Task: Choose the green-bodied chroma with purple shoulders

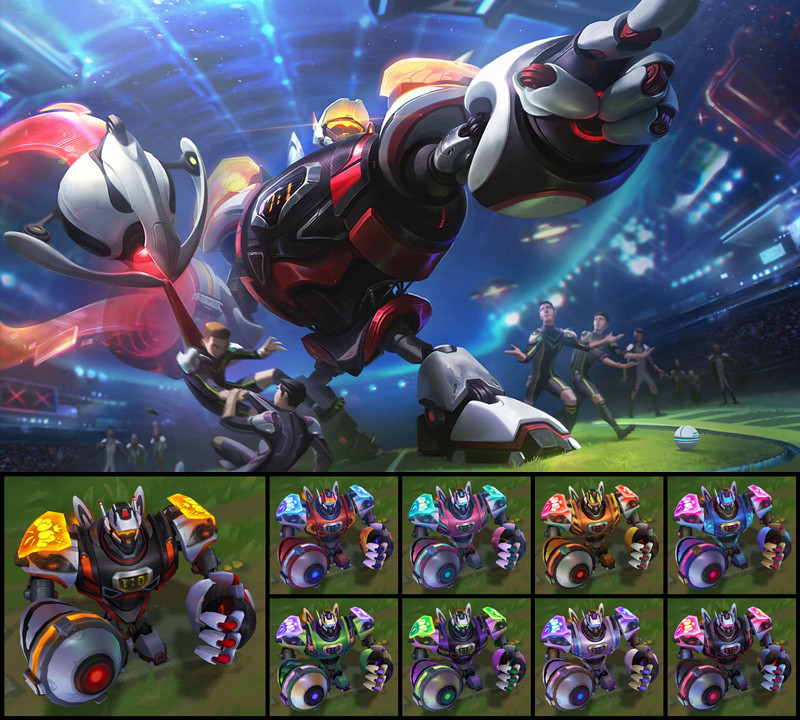Action: tap(332, 657)
